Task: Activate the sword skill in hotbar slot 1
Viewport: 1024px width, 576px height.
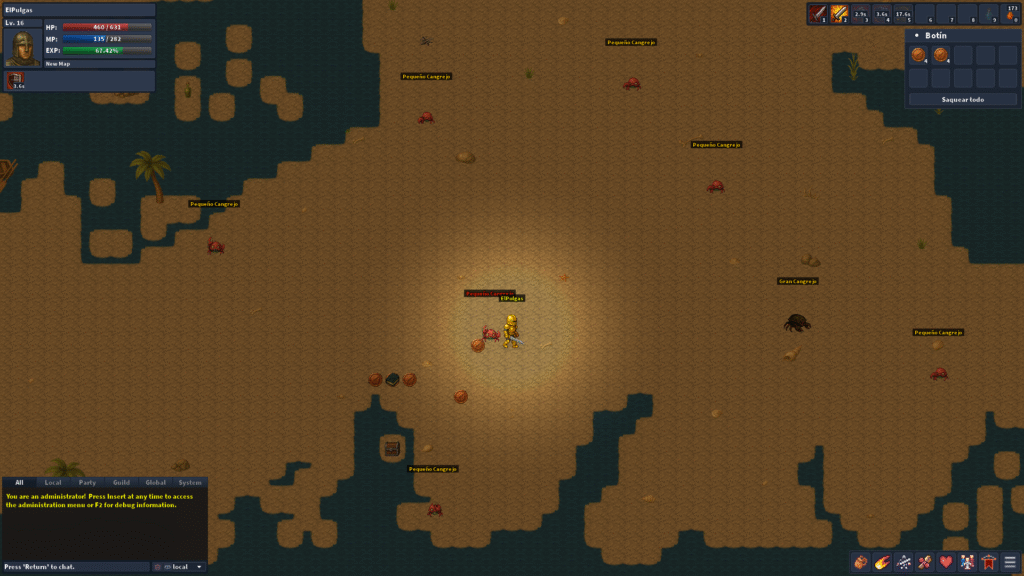Action: pos(817,13)
